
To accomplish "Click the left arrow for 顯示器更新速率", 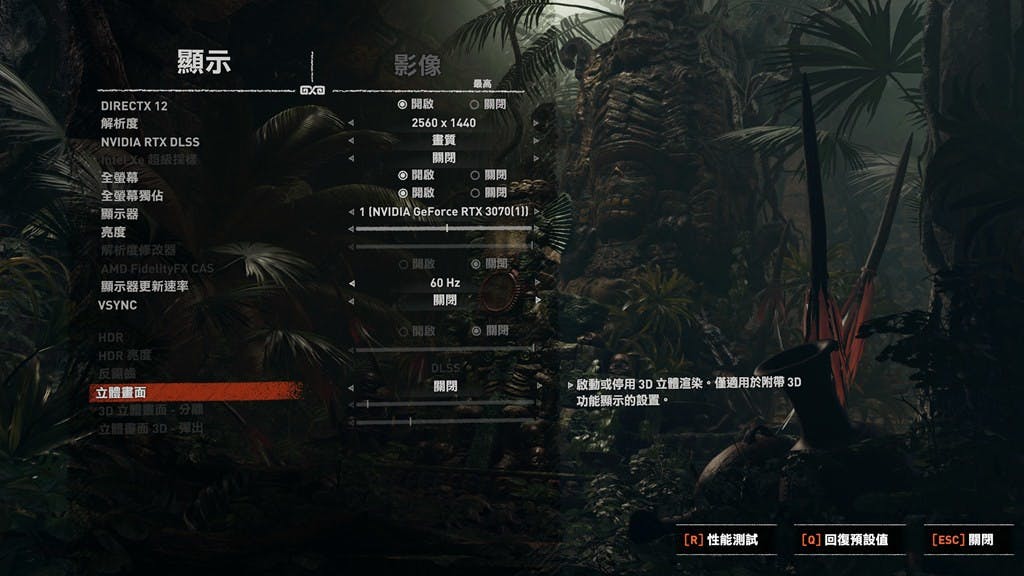I will tap(350, 284).
